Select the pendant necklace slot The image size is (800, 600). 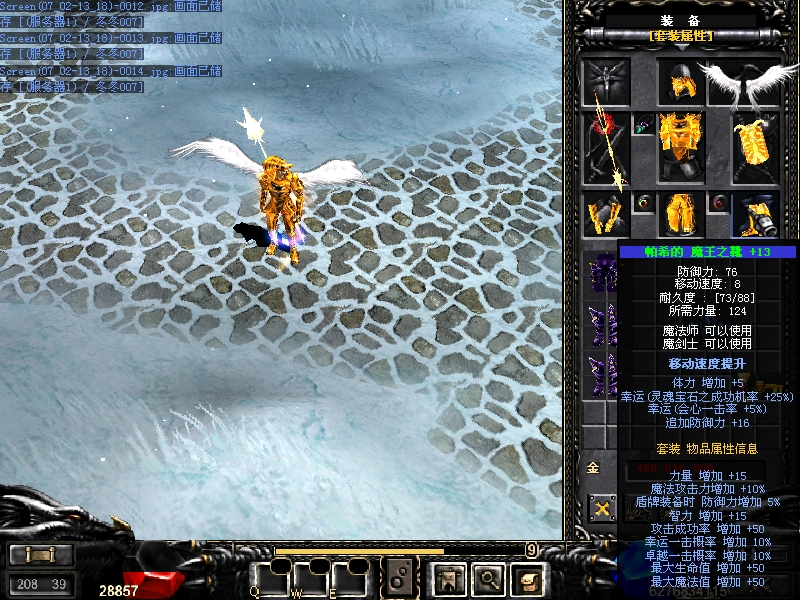(642, 126)
